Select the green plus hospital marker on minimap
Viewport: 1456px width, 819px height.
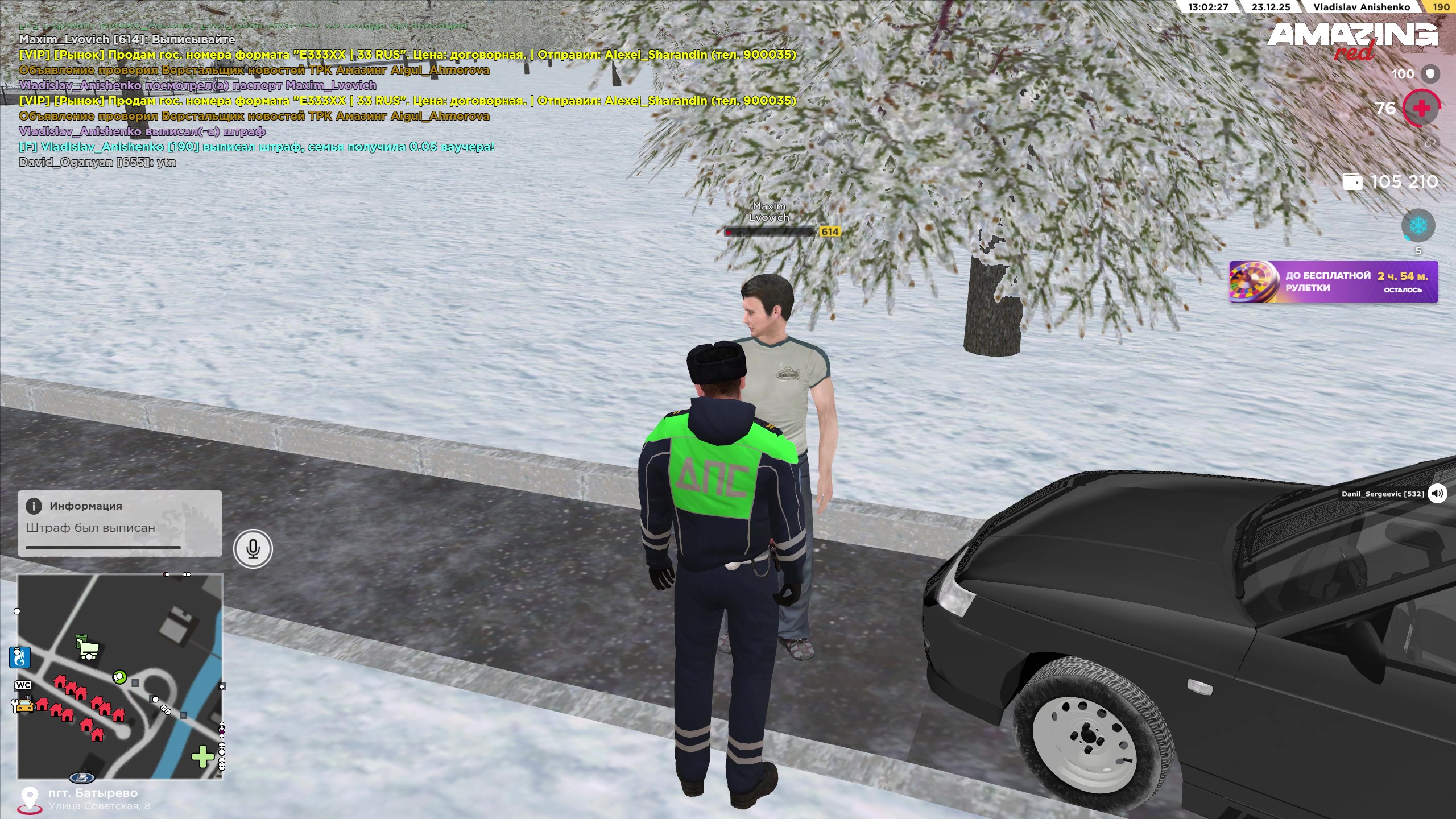click(x=202, y=757)
